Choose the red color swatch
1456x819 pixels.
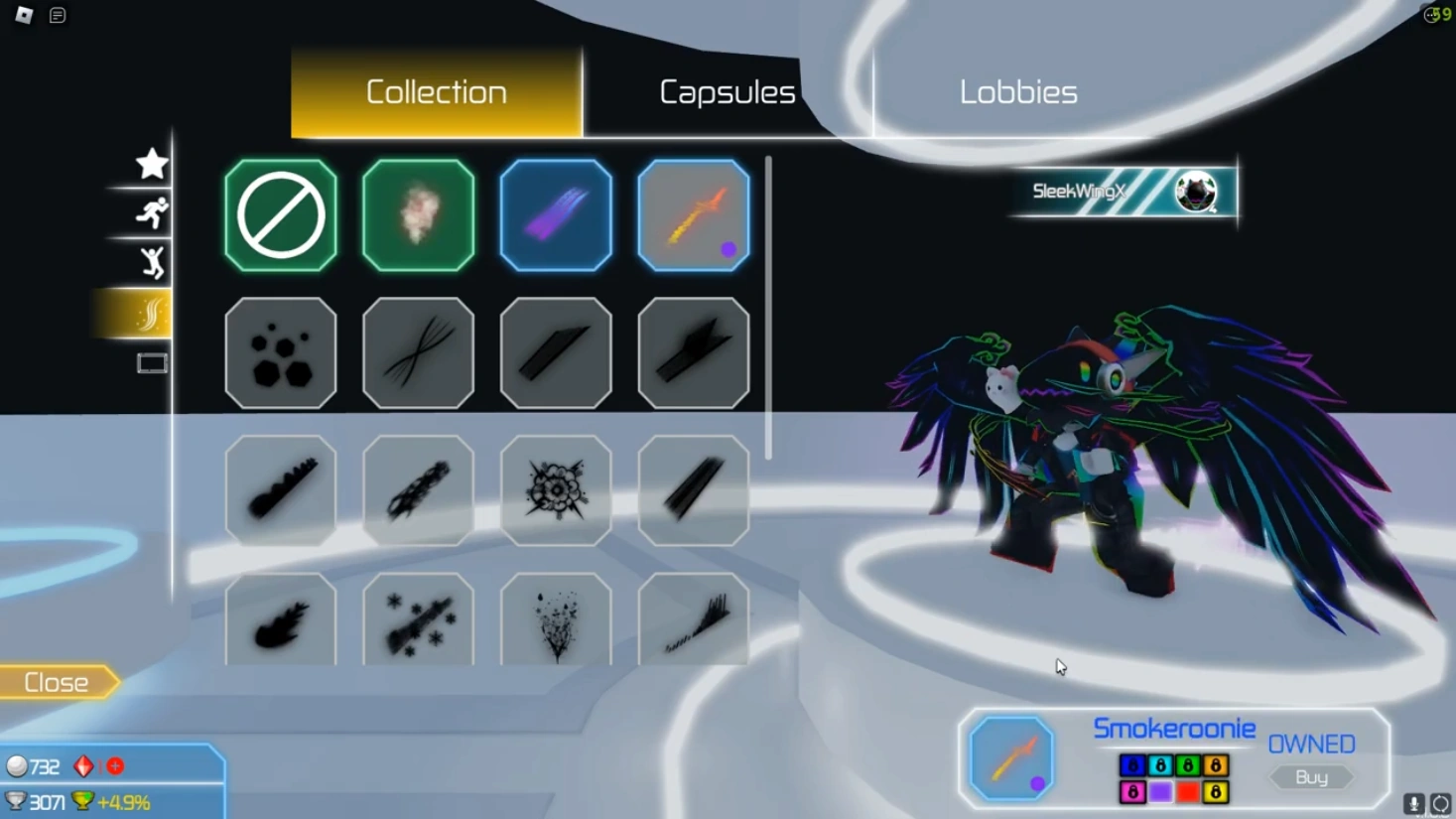(x=1187, y=792)
